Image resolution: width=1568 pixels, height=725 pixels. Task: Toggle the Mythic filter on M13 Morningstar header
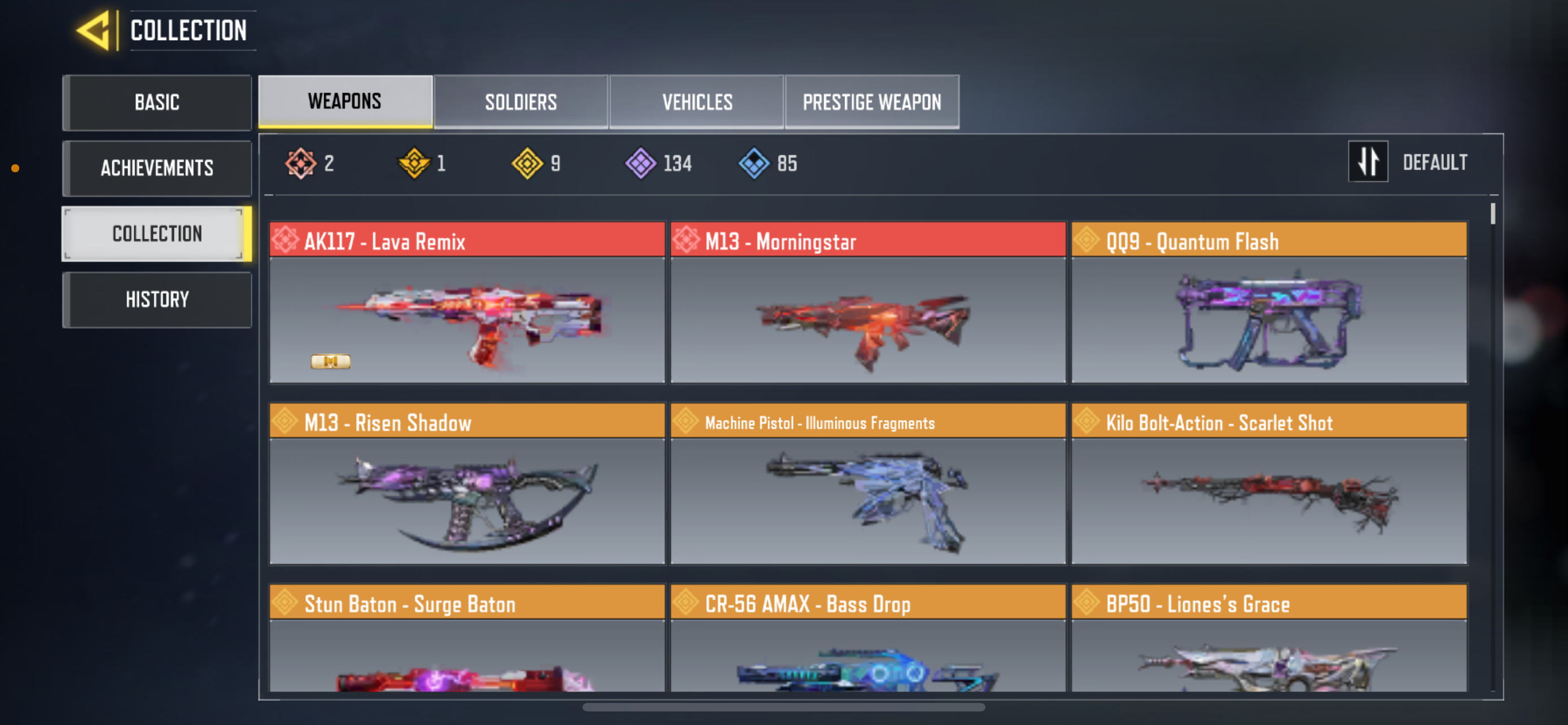pos(687,241)
